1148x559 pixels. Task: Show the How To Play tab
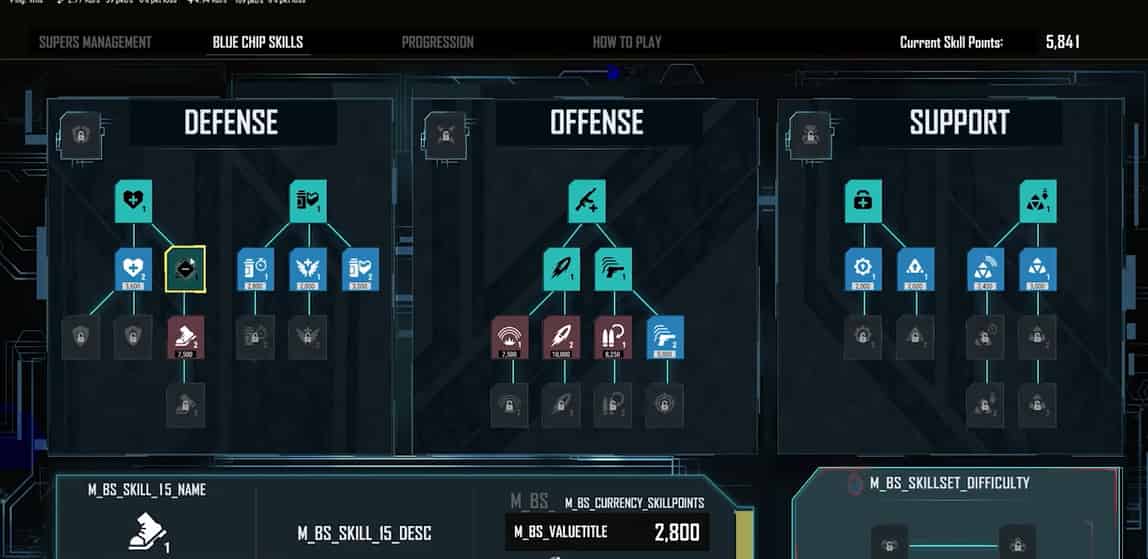(x=626, y=42)
